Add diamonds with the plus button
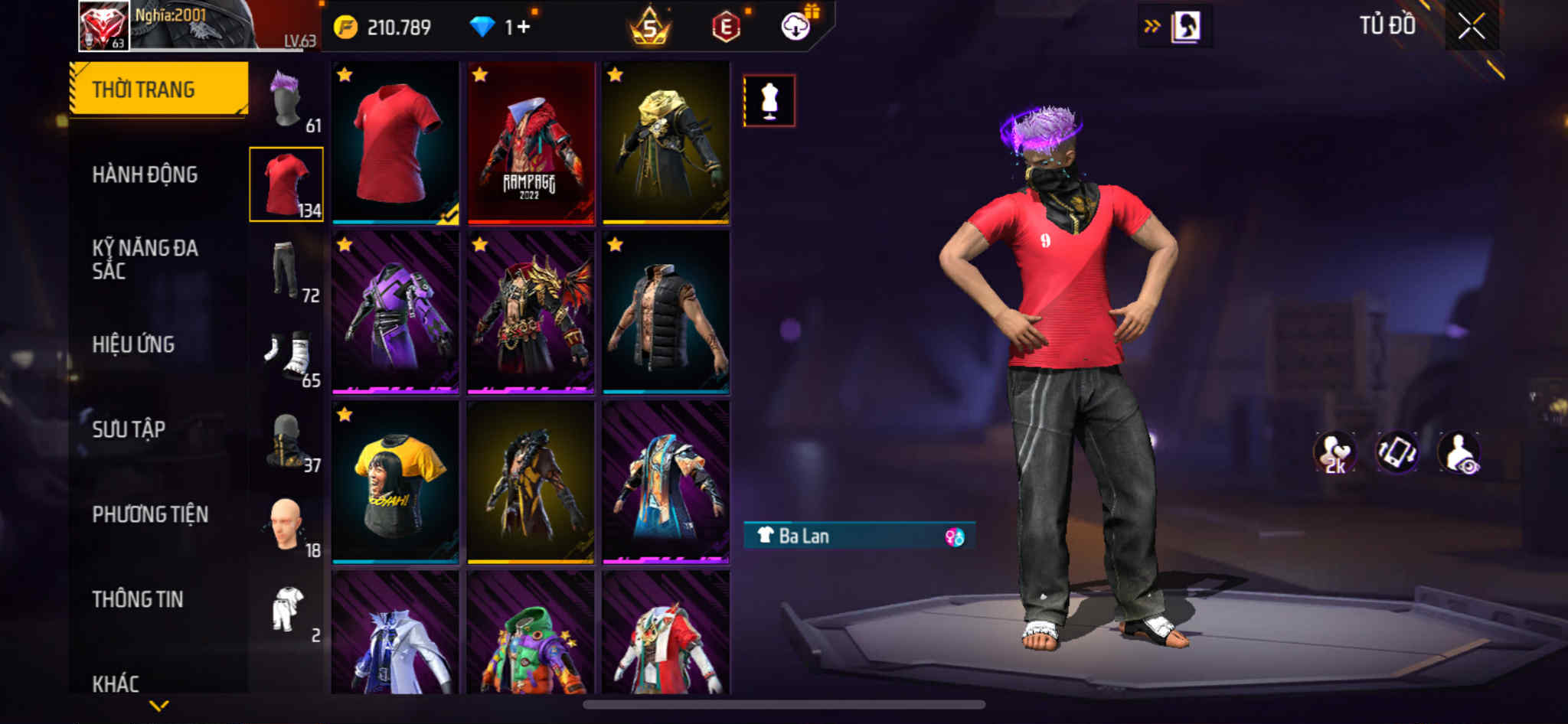This screenshot has height=724, width=1568. coord(524,28)
